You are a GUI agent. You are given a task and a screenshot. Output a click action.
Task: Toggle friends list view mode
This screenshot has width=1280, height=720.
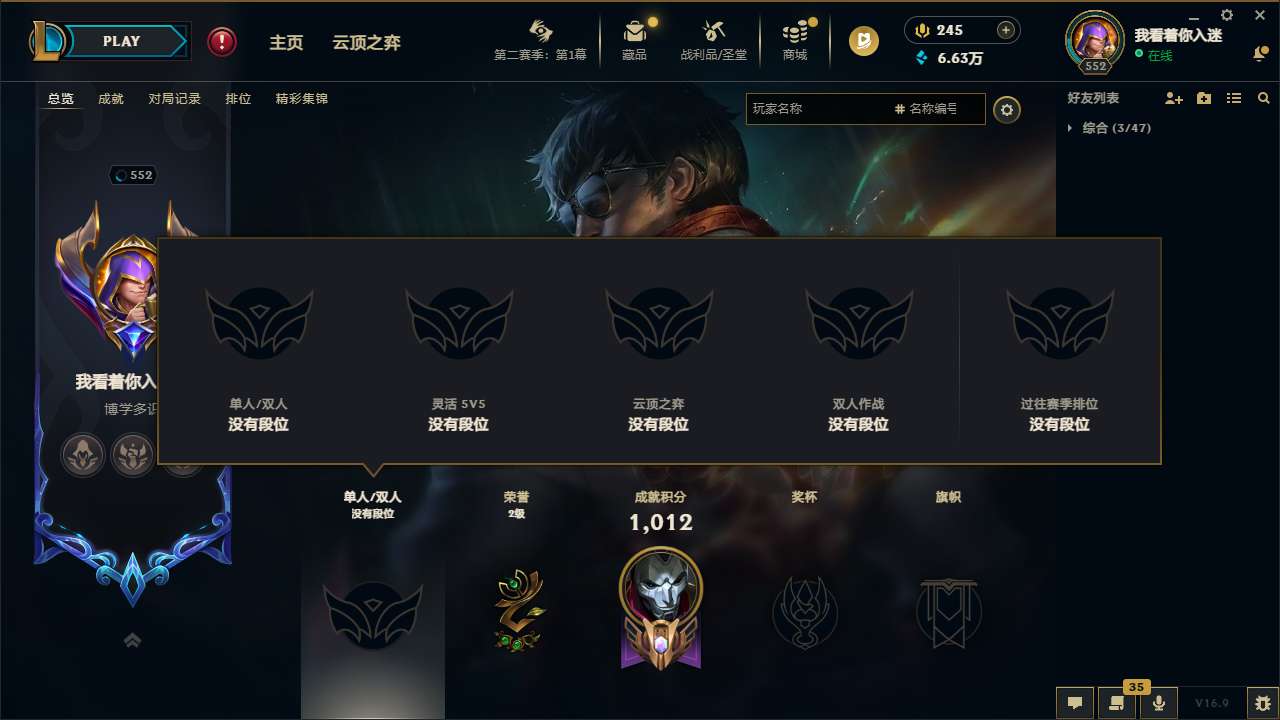click(1234, 97)
